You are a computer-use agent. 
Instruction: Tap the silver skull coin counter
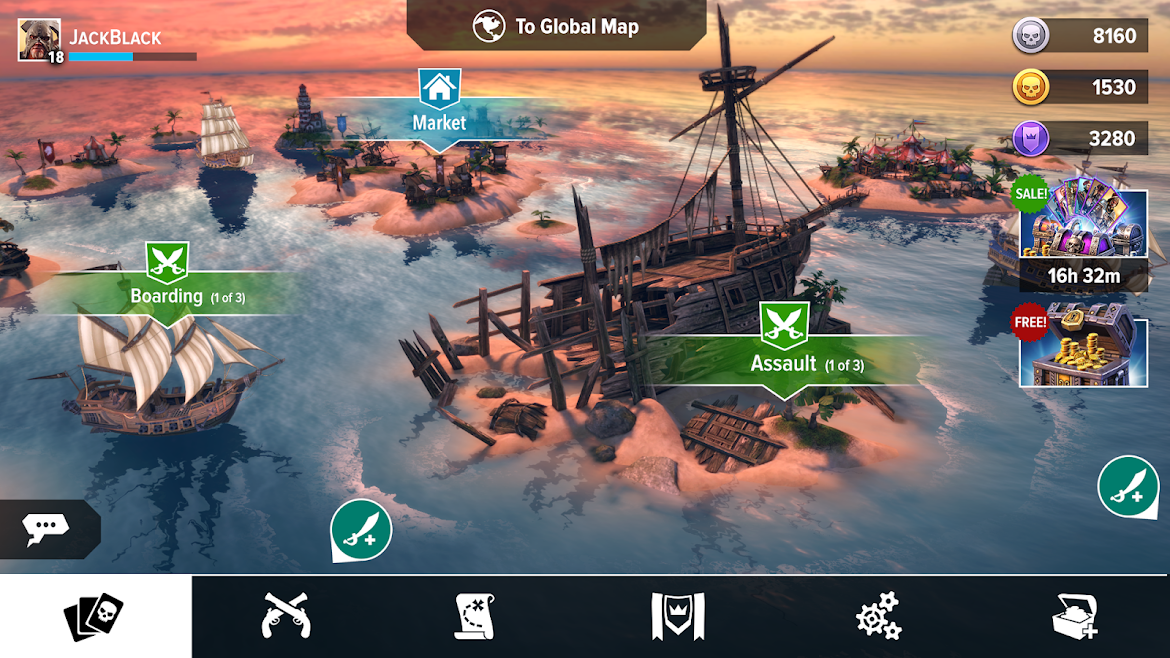(1078, 36)
